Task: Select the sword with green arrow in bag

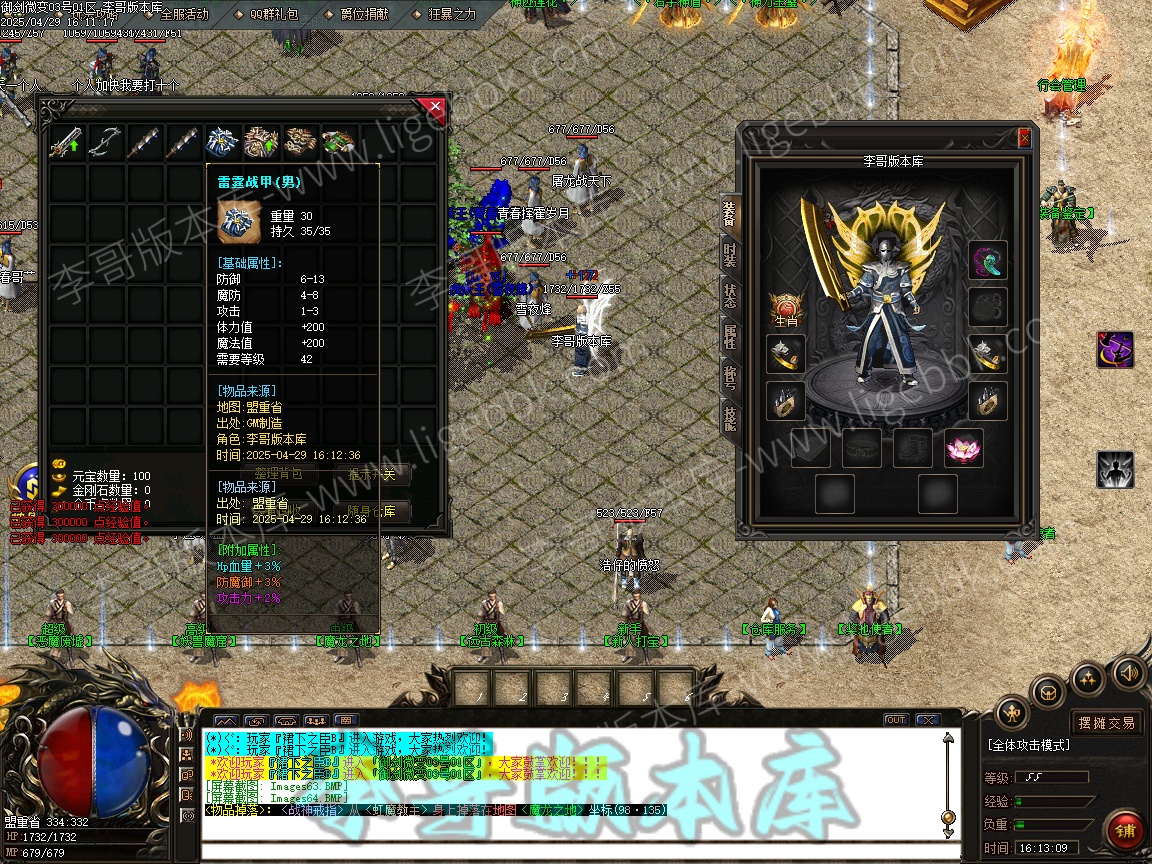Action: tap(68, 143)
